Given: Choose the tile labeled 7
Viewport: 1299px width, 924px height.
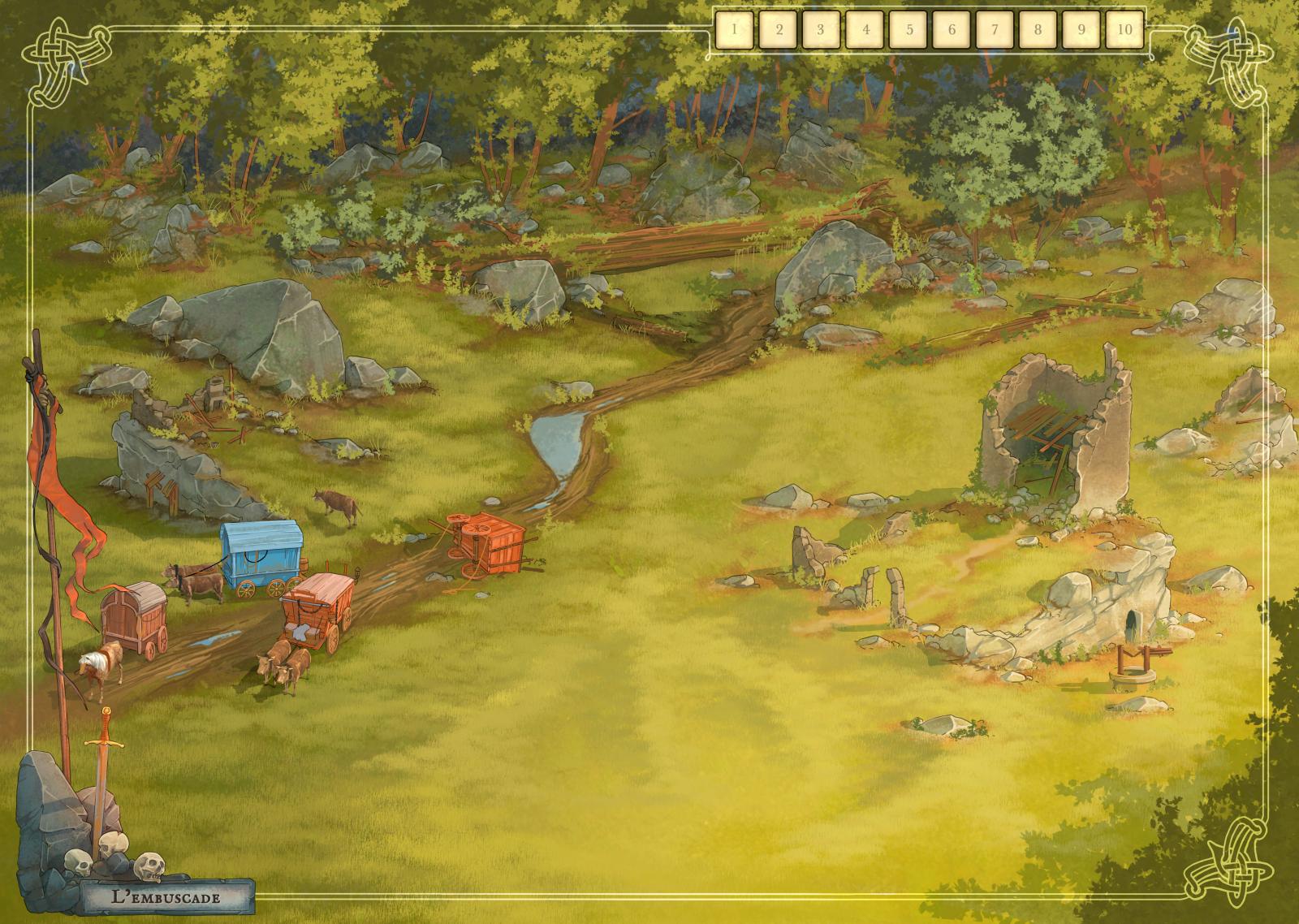Looking at the screenshot, I should tap(995, 30).
